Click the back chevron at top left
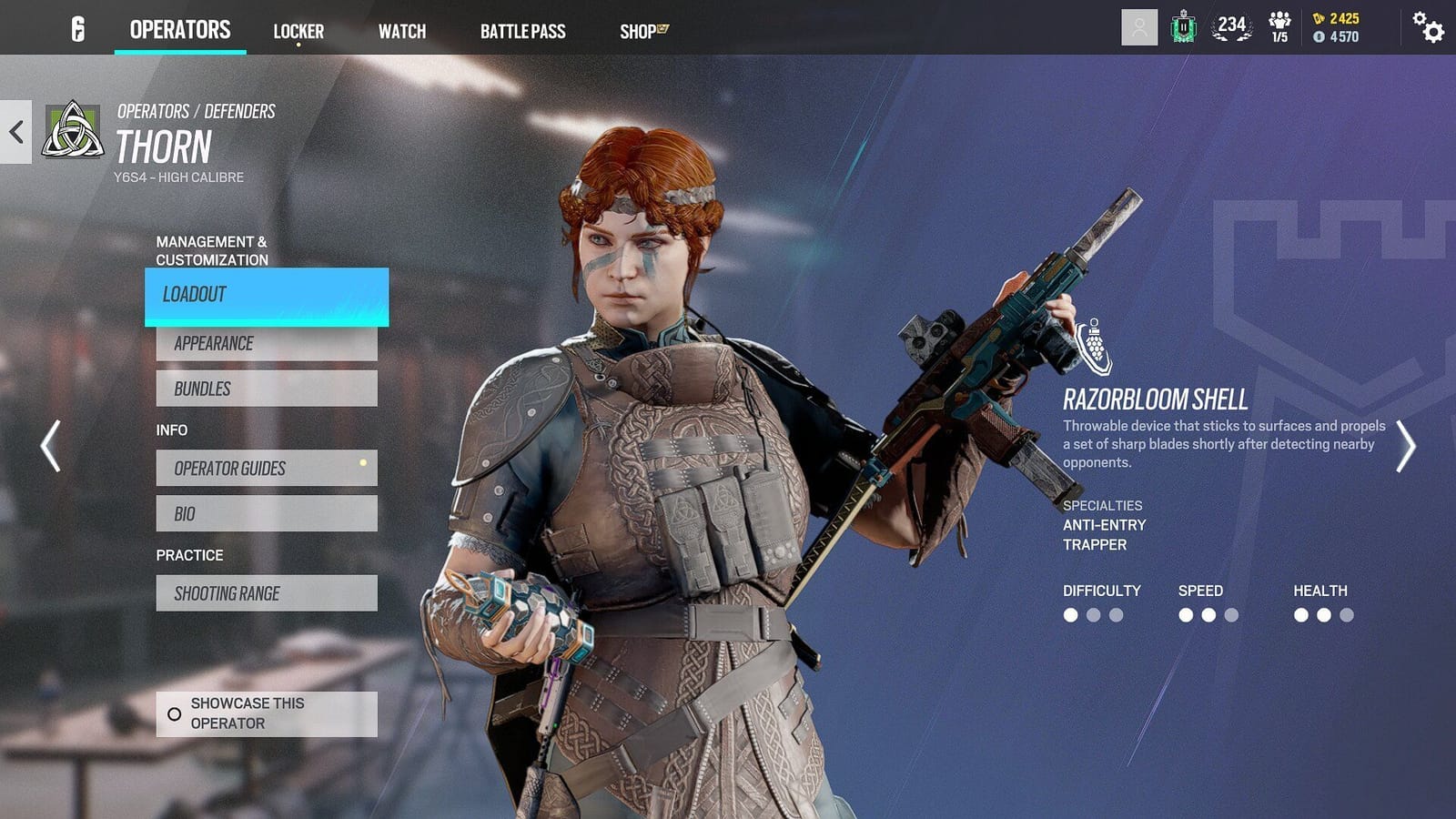 (x=15, y=133)
